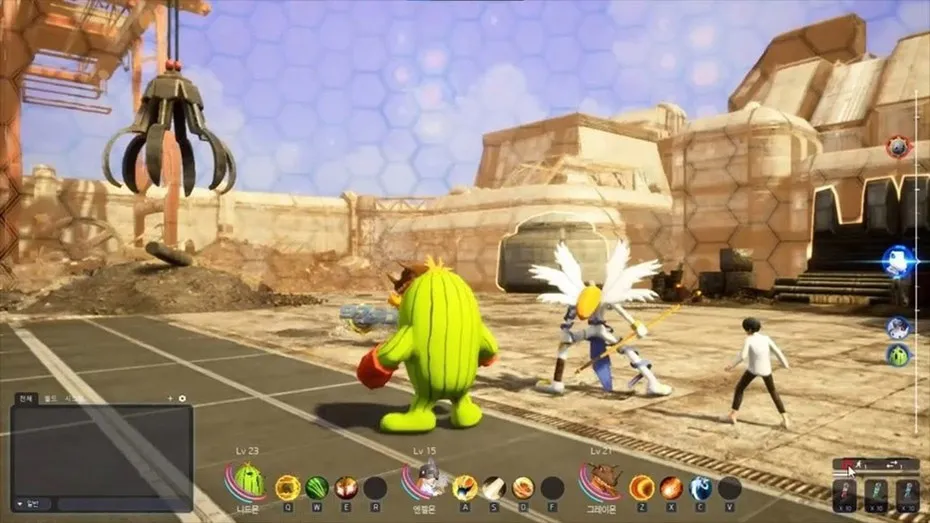Select the Lv 15 Angemon portrait

tap(427, 481)
